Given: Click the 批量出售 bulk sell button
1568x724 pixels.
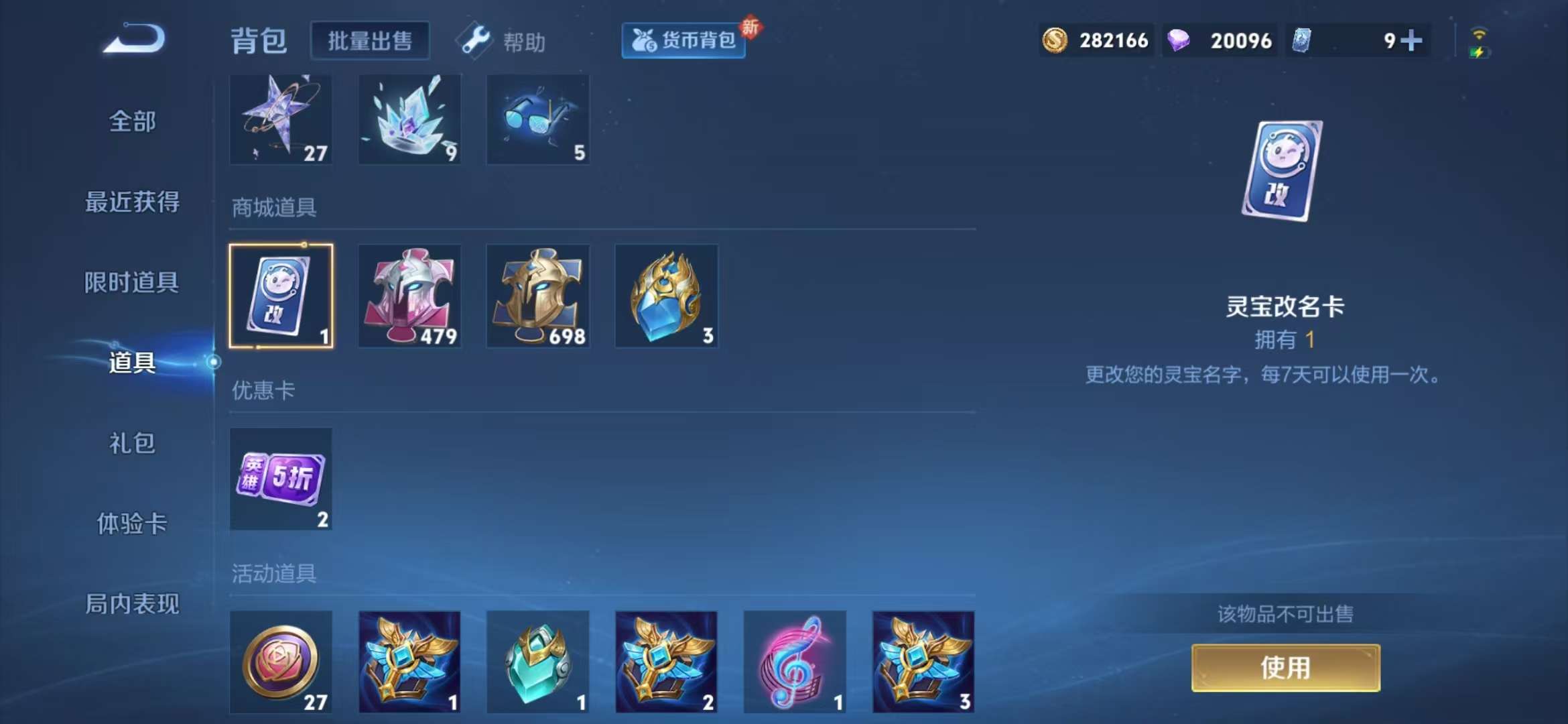Looking at the screenshot, I should pyautogui.click(x=371, y=40).
